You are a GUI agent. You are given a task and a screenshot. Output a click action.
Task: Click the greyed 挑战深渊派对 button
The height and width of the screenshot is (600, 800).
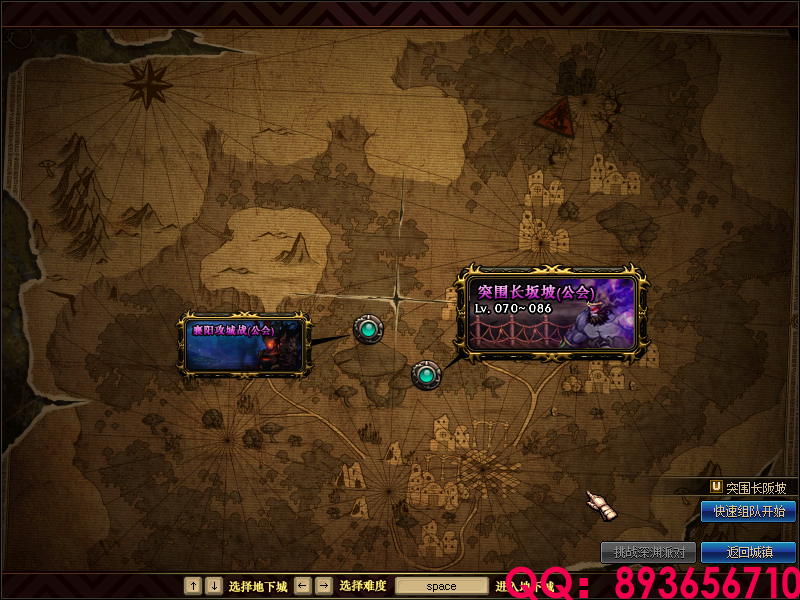pos(648,552)
